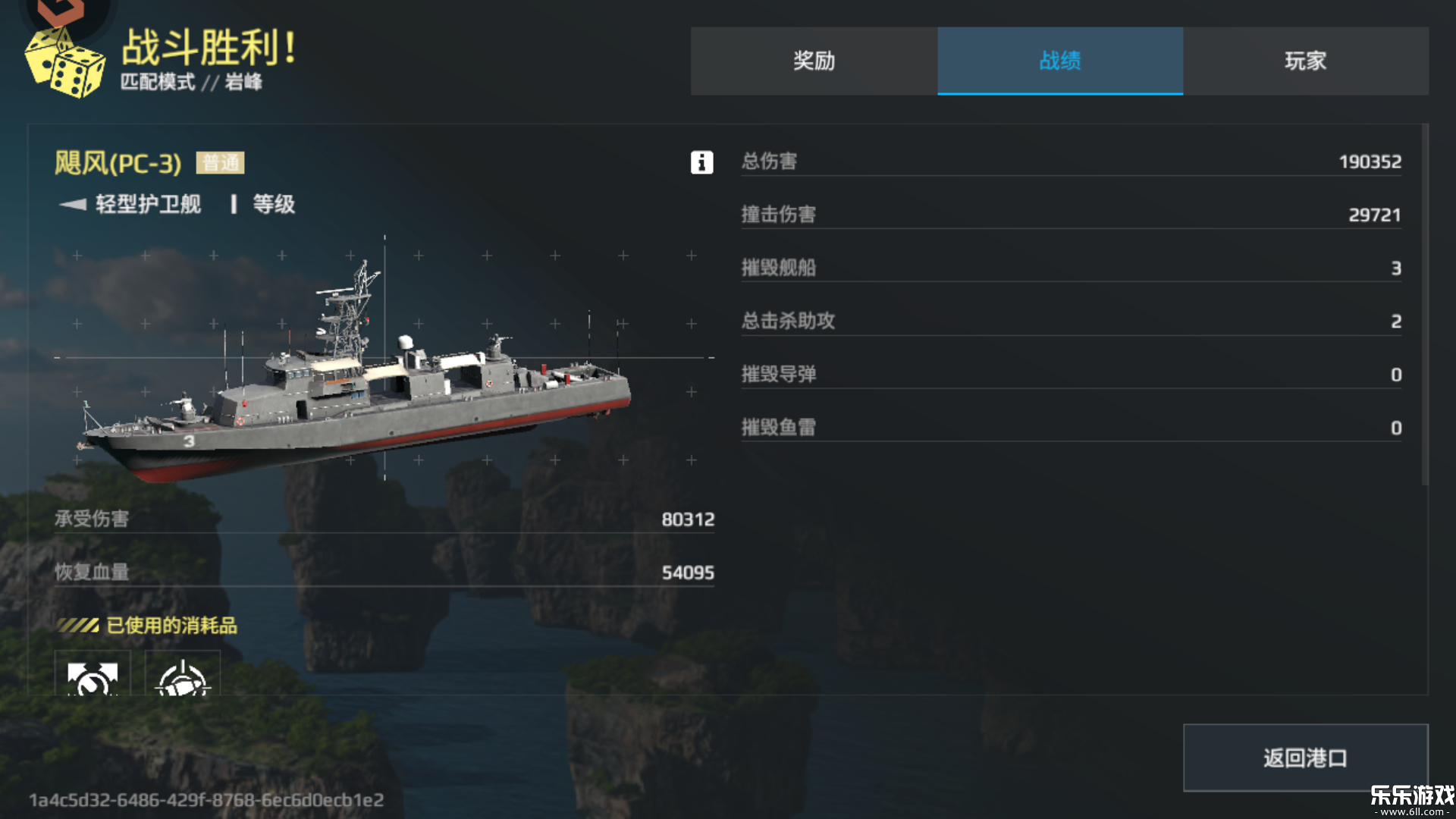Show ship info via the i icon

tap(701, 162)
